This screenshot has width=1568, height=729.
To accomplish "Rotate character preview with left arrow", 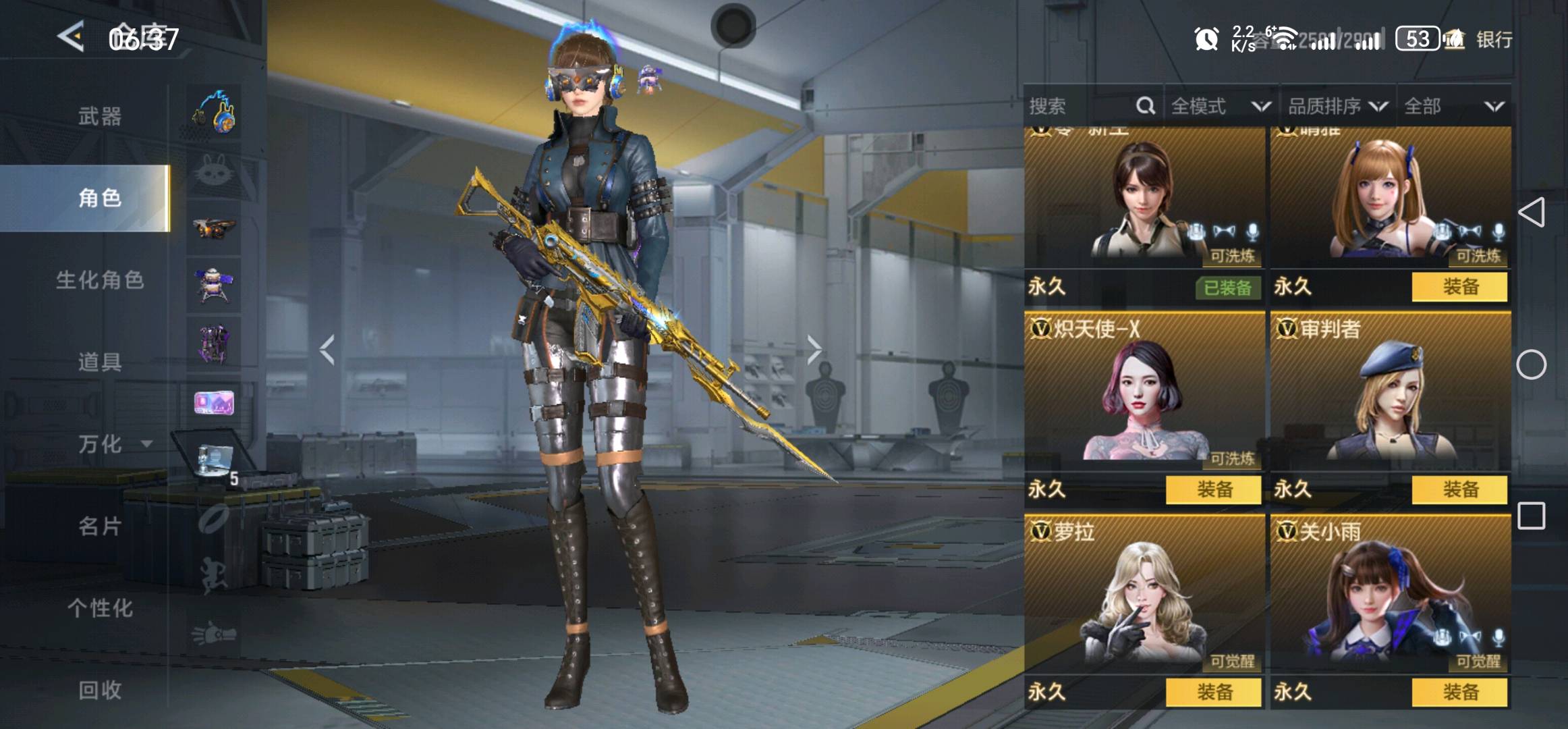I will [328, 350].
